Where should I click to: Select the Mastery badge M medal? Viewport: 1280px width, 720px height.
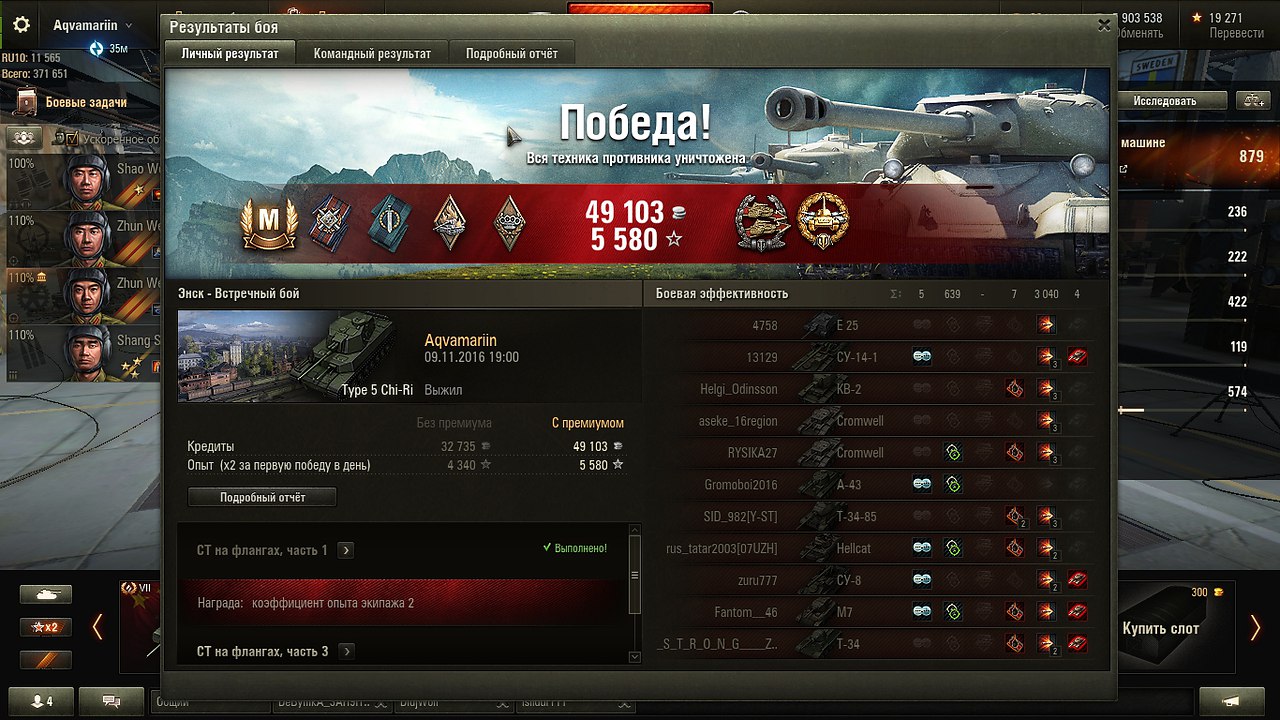click(x=269, y=222)
